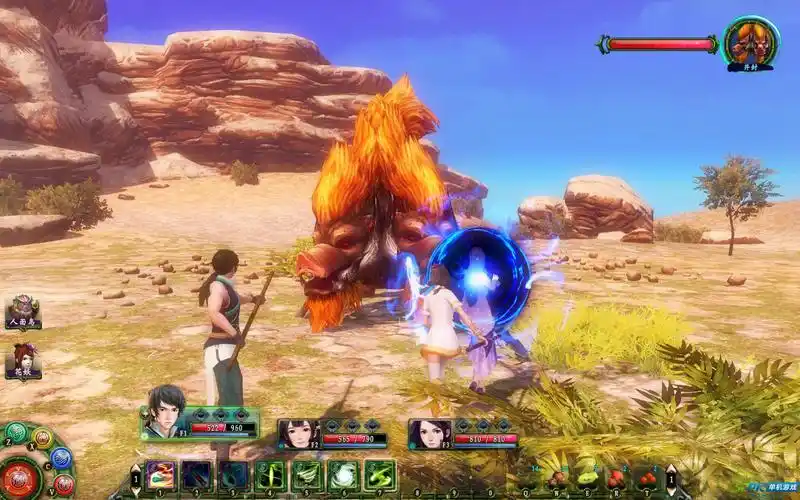Select the 人面鸟 summon portrait
Image resolution: width=800 pixels, height=500 pixels.
coord(22,308)
